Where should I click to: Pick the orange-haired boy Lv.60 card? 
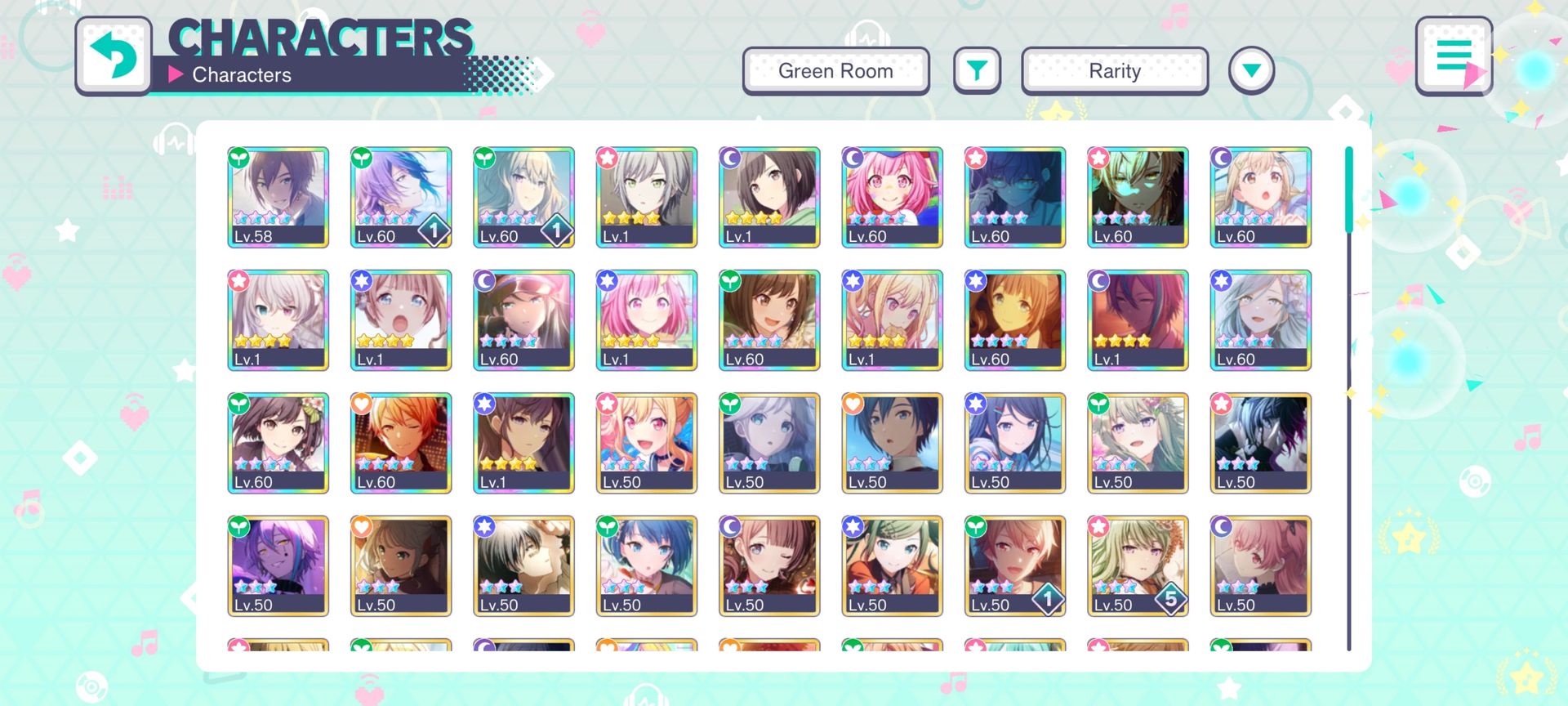(x=401, y=443)
